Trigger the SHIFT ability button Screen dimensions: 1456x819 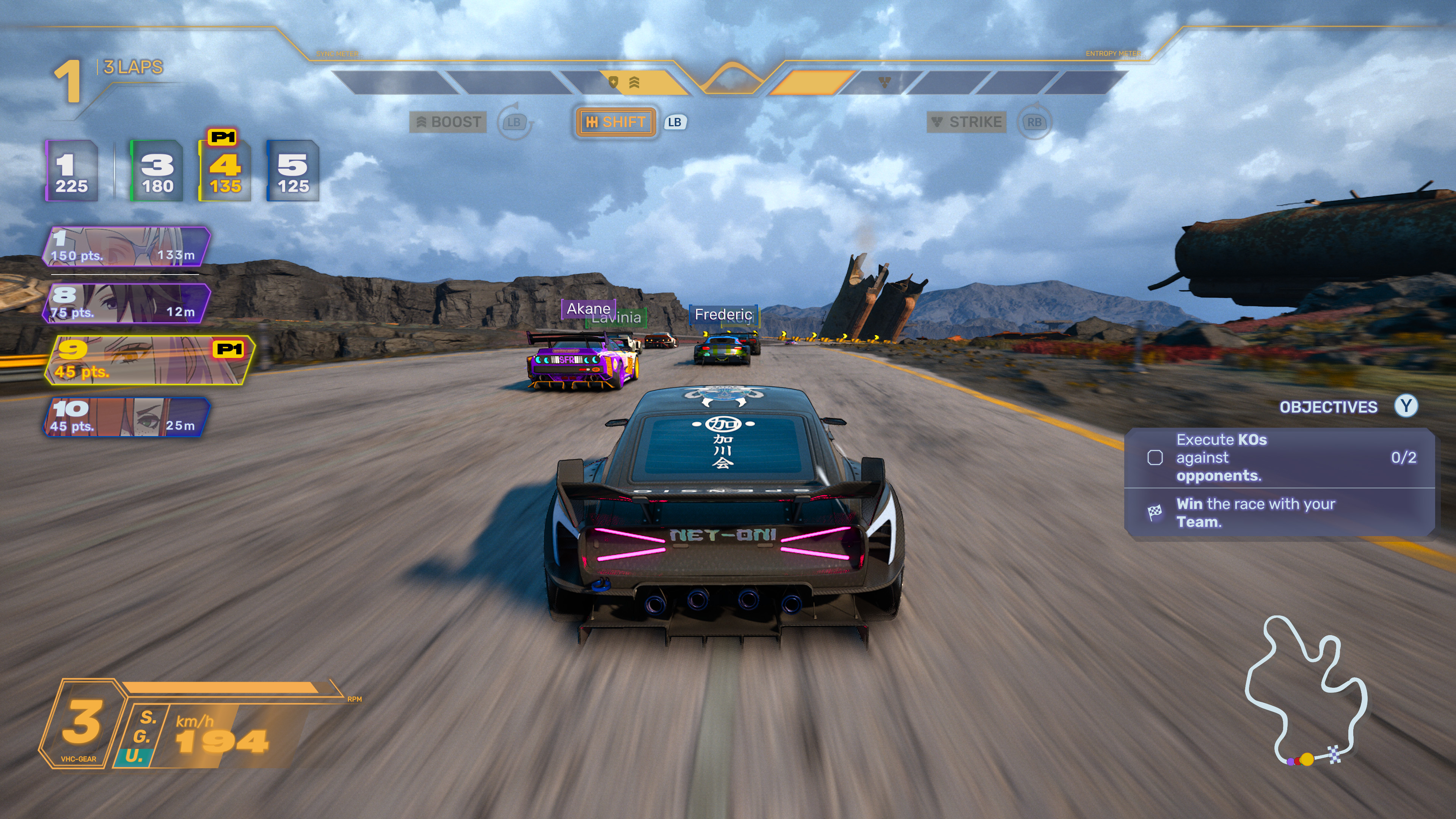coord(616,122)
